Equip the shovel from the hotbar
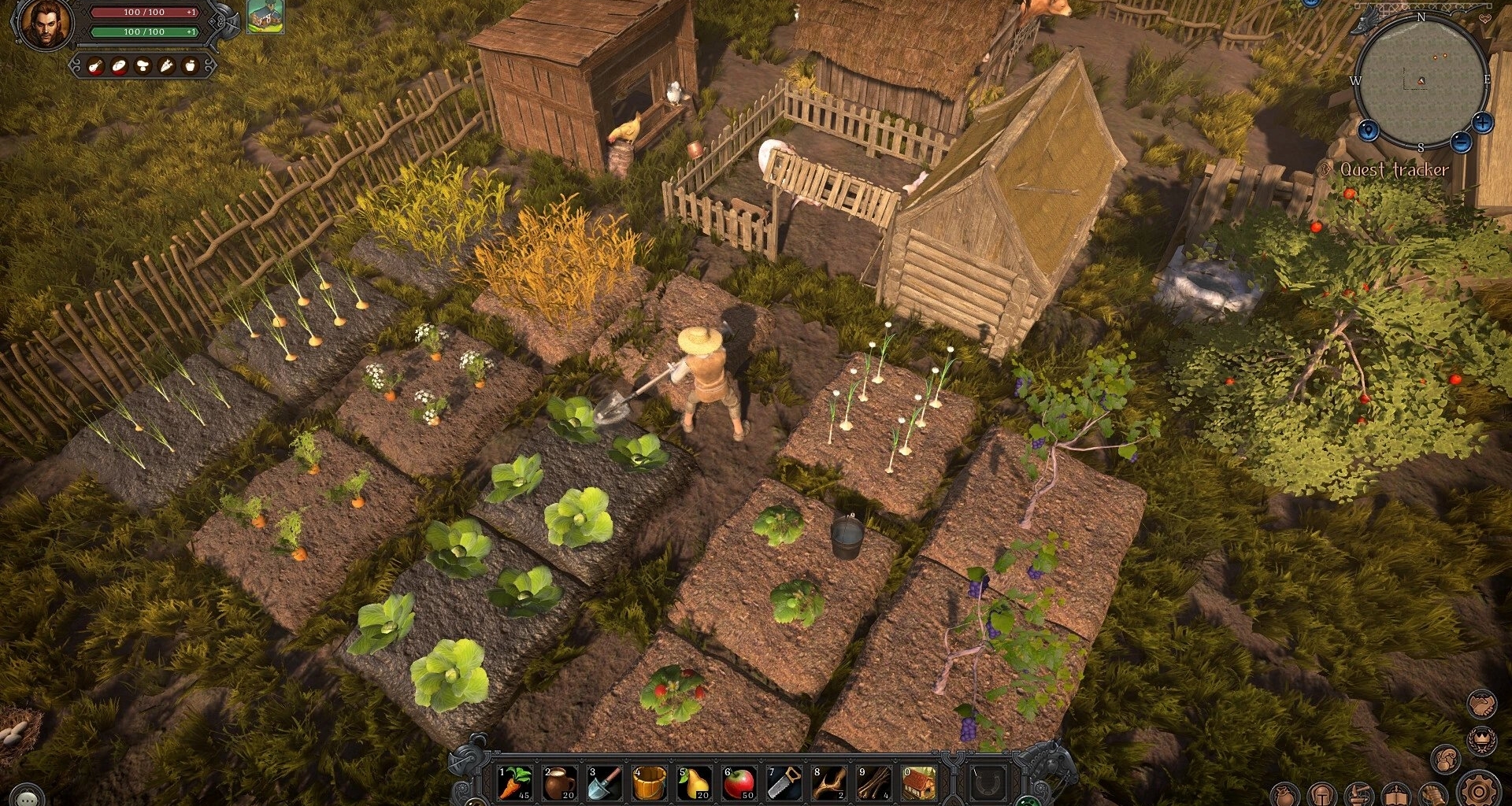The image size is (1512, 806). point(605,783)
